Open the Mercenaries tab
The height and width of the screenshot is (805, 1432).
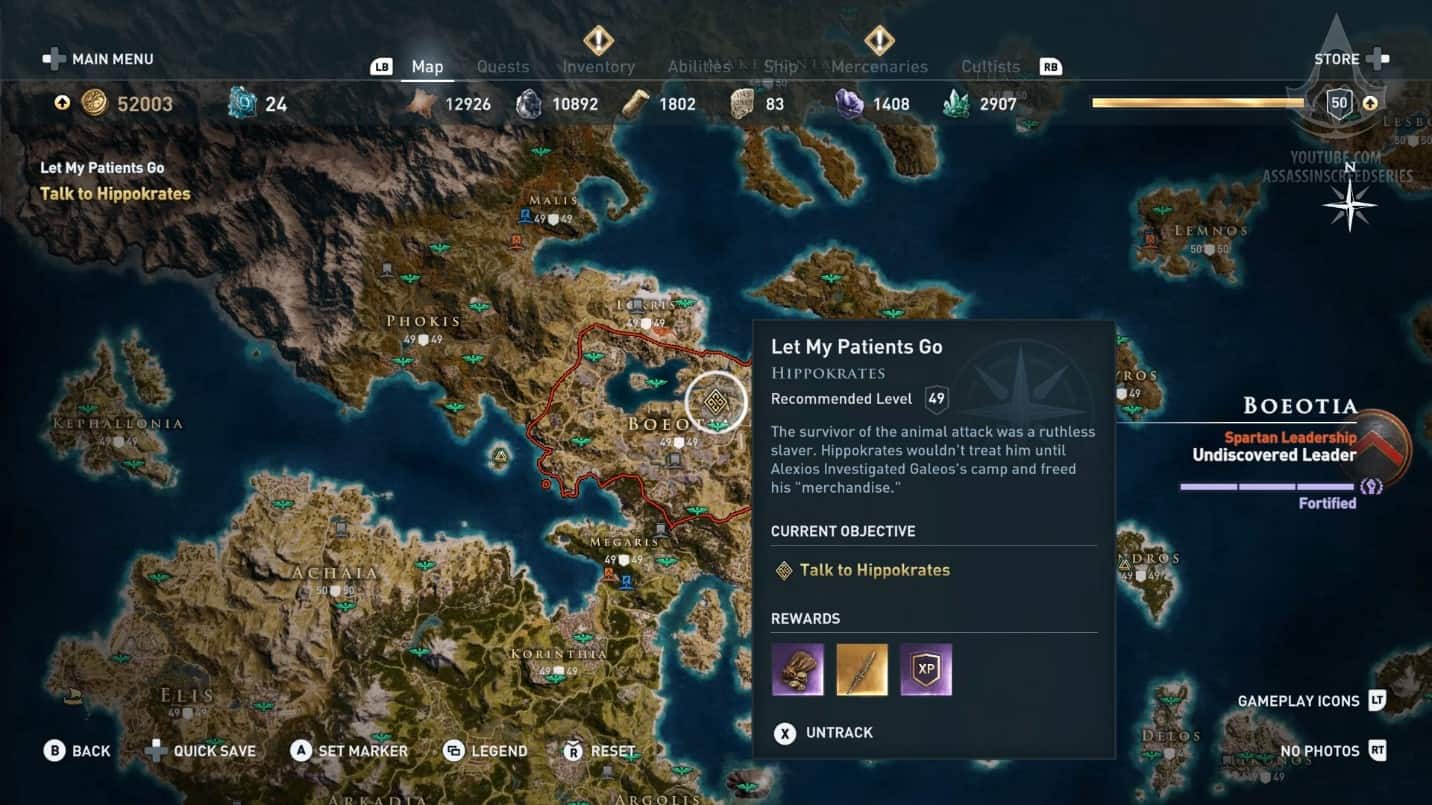tap(879, 67)
